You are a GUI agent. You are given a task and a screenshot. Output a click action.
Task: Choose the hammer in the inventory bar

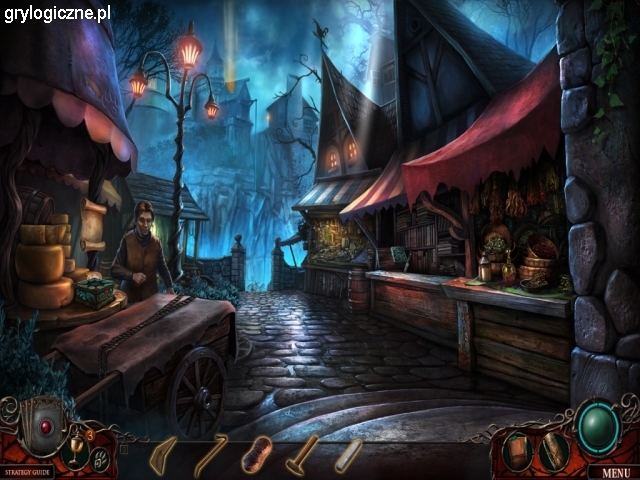point(301,455)
